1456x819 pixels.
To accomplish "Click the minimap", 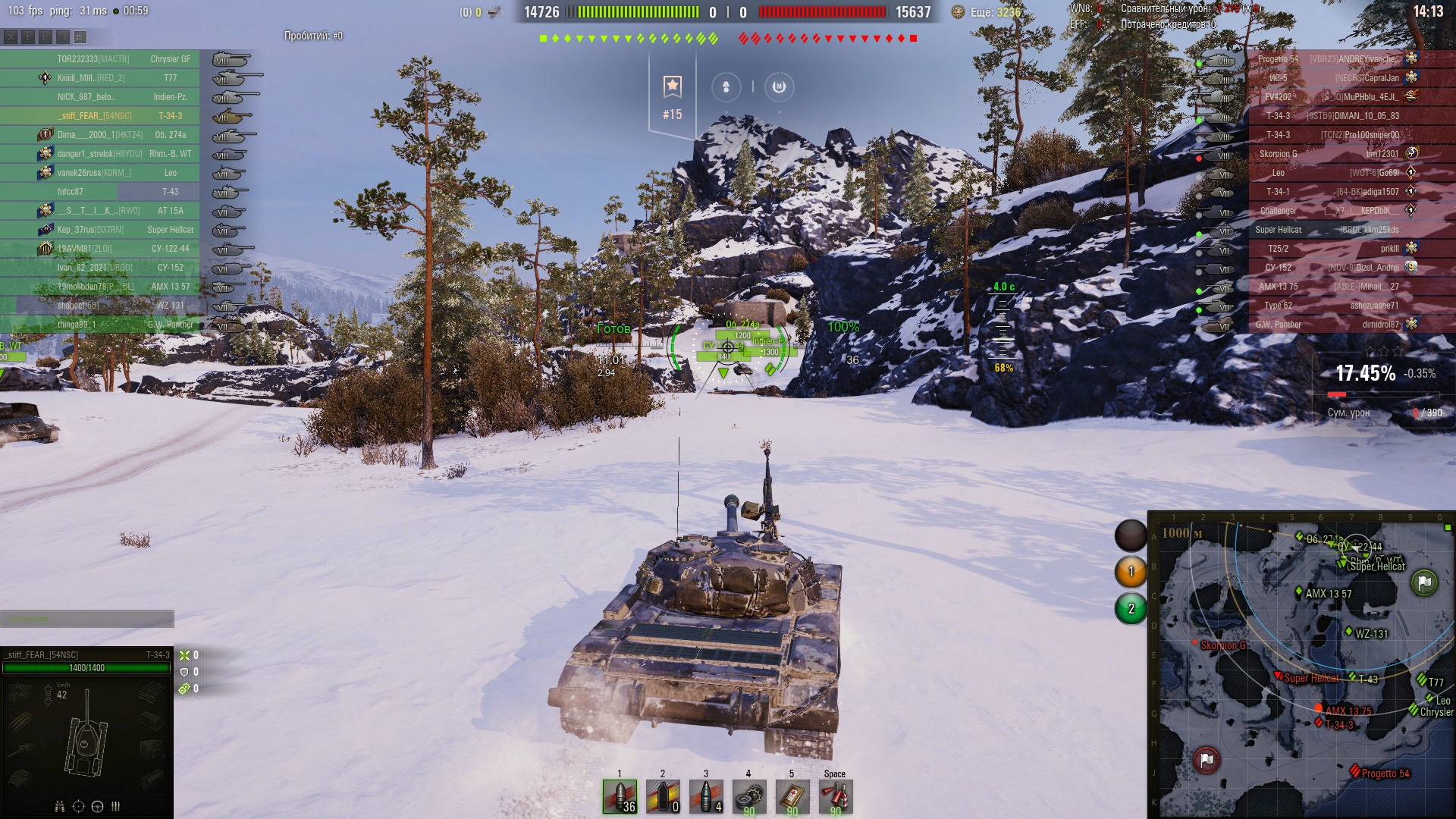I will pos(1301,666).
